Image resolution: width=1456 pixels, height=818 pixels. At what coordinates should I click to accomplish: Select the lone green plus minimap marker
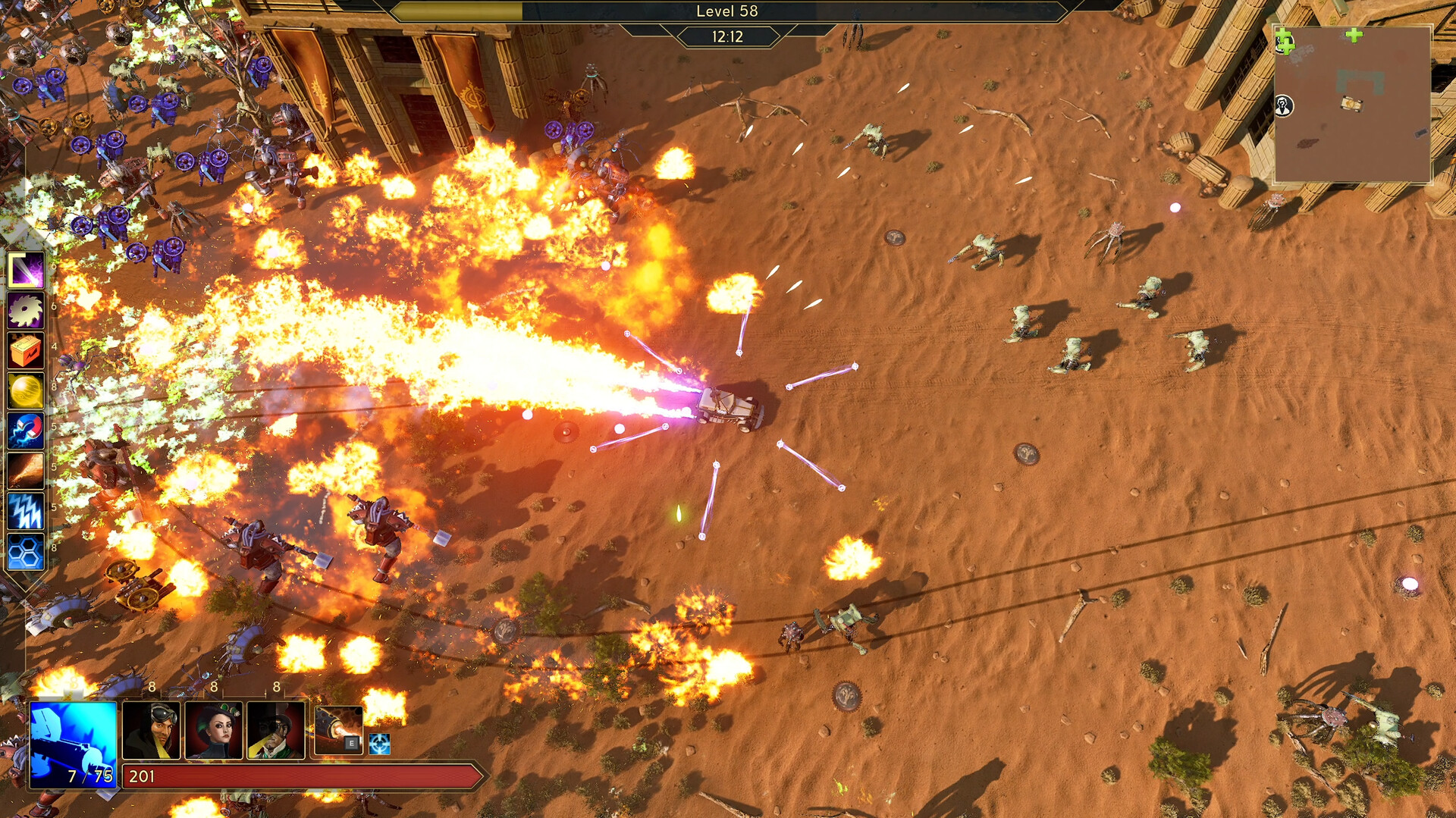click(1354, 35)
